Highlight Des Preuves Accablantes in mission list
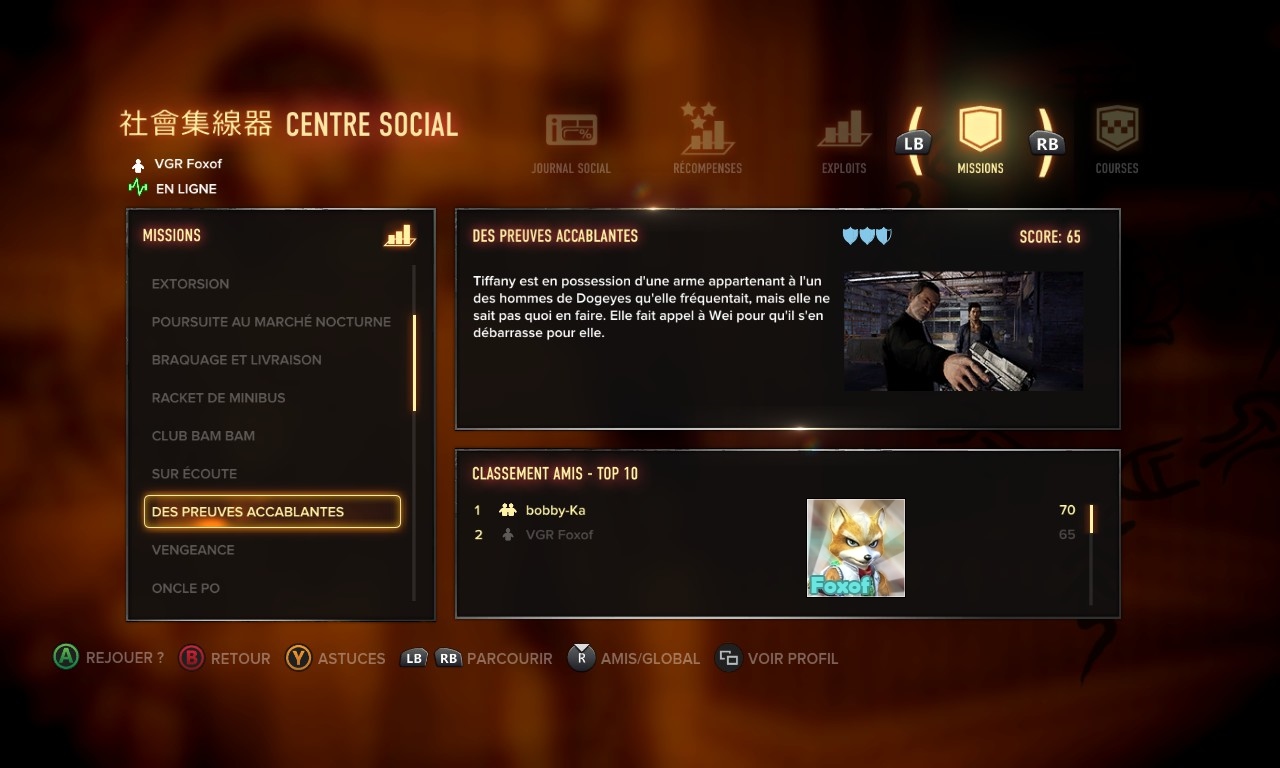Screen dimensions: 1280x768 point(272,512)
